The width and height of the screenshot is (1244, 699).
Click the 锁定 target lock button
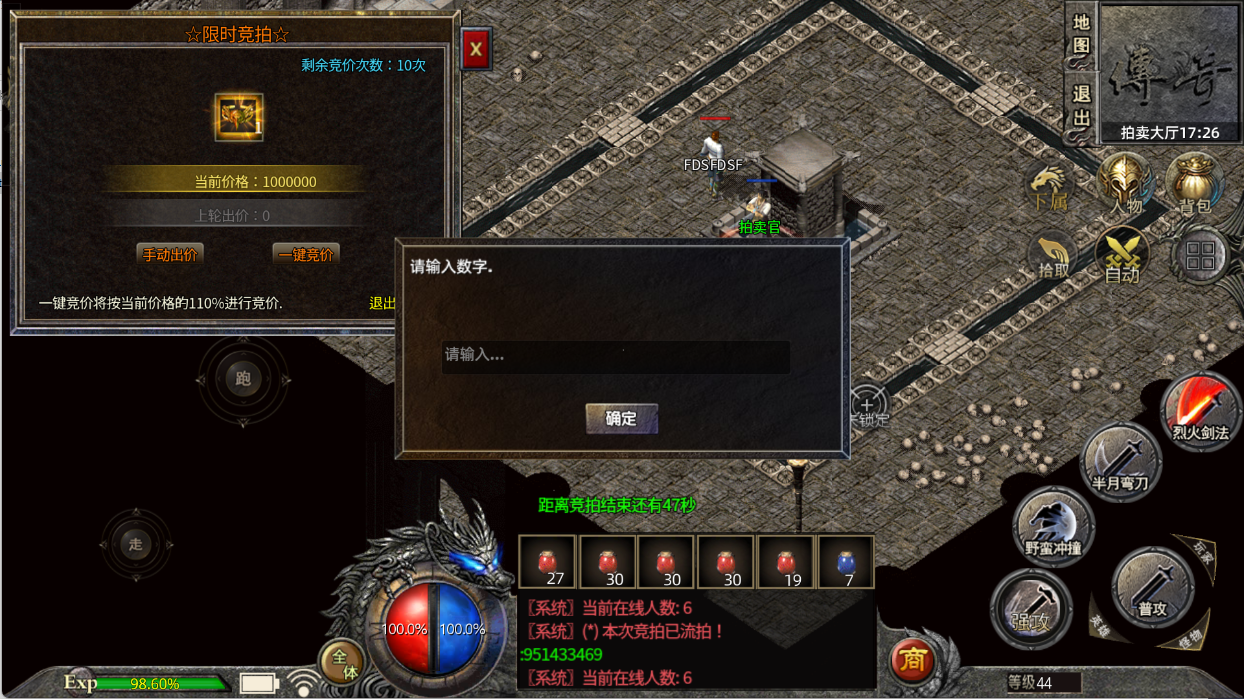(867, 408)
